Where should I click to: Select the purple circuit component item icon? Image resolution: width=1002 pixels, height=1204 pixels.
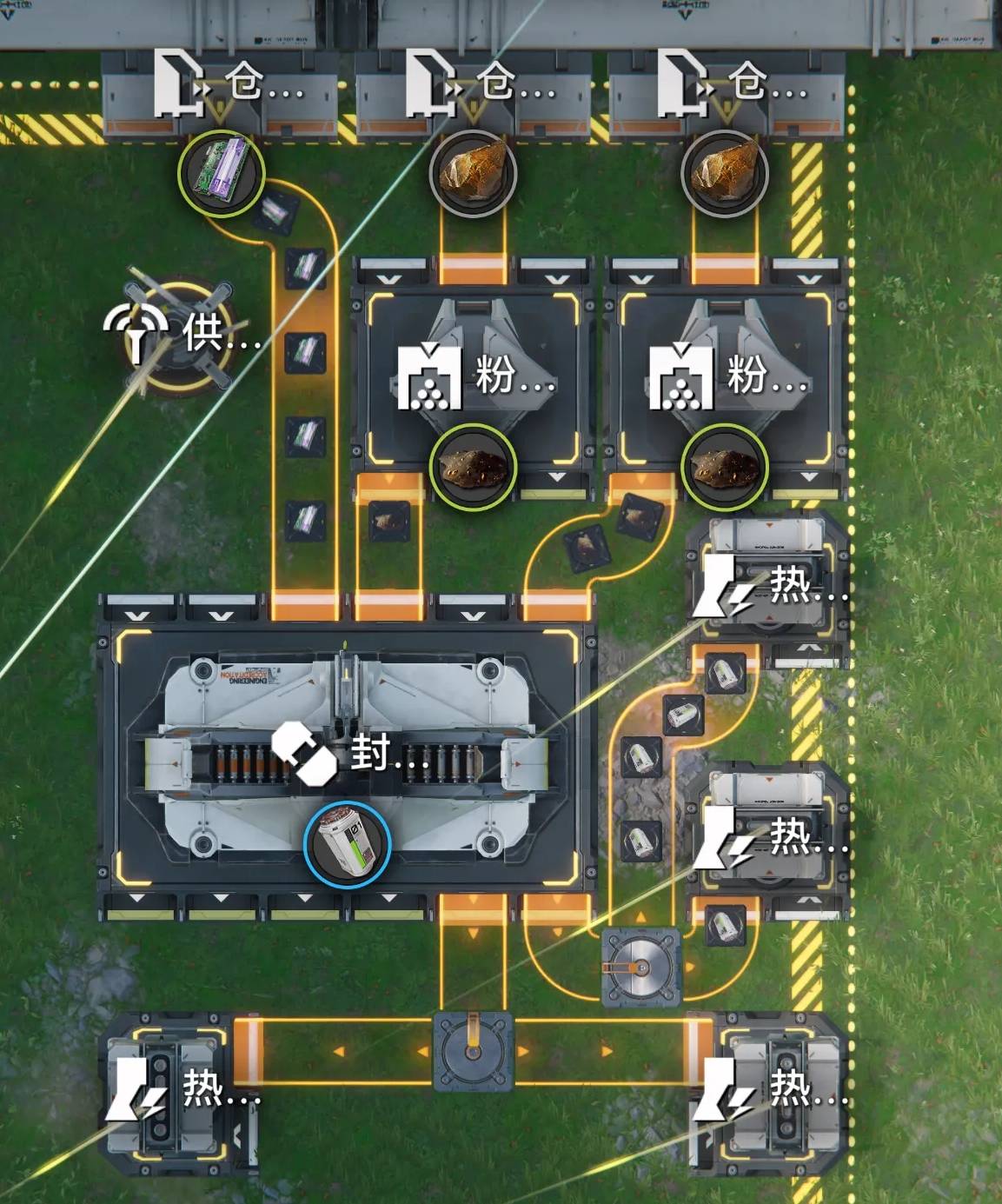tap(221, 173)
